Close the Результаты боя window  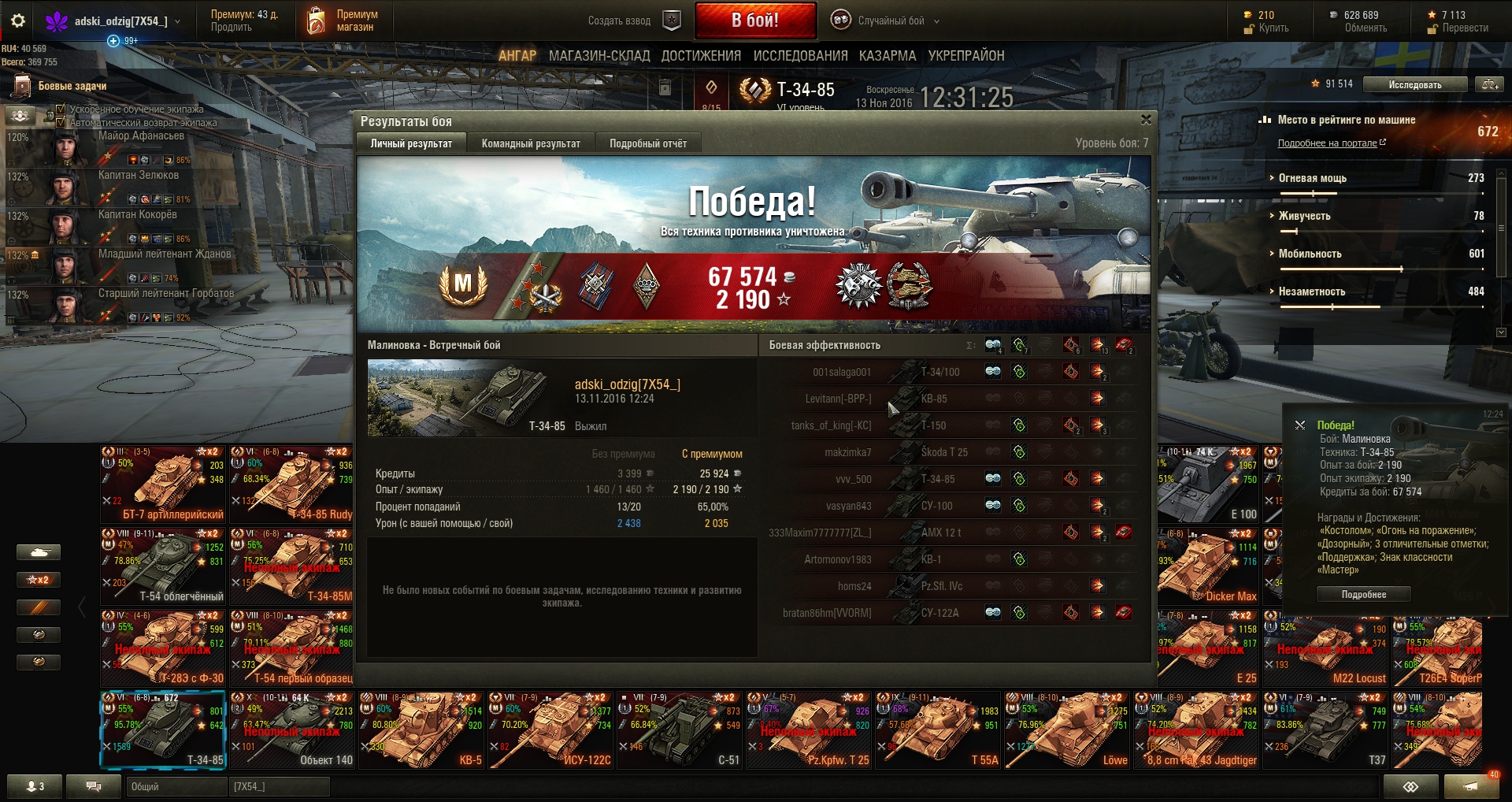[1146, 120]
